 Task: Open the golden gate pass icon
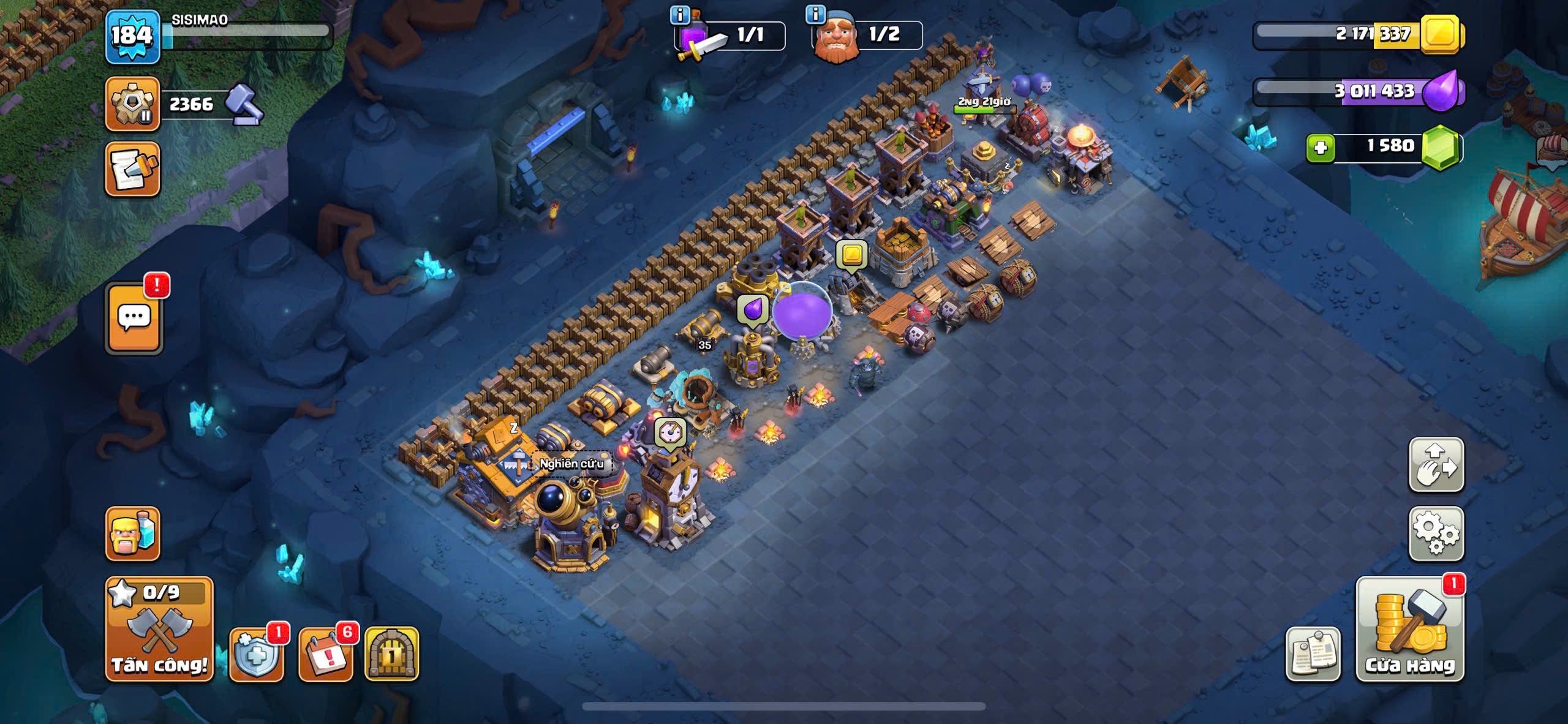(x=391, y=654)
